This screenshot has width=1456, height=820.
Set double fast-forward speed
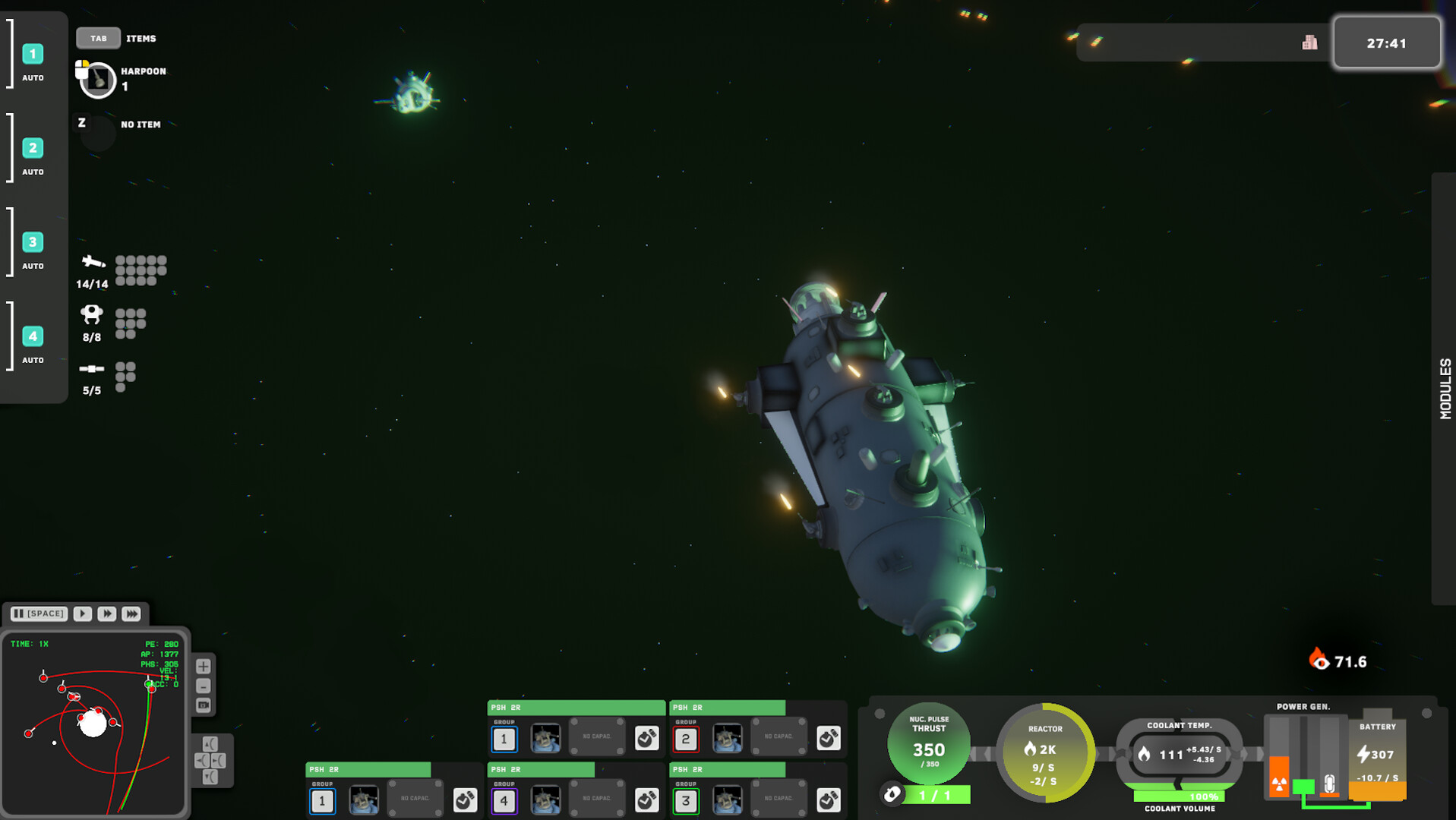[x=107, y=613]
